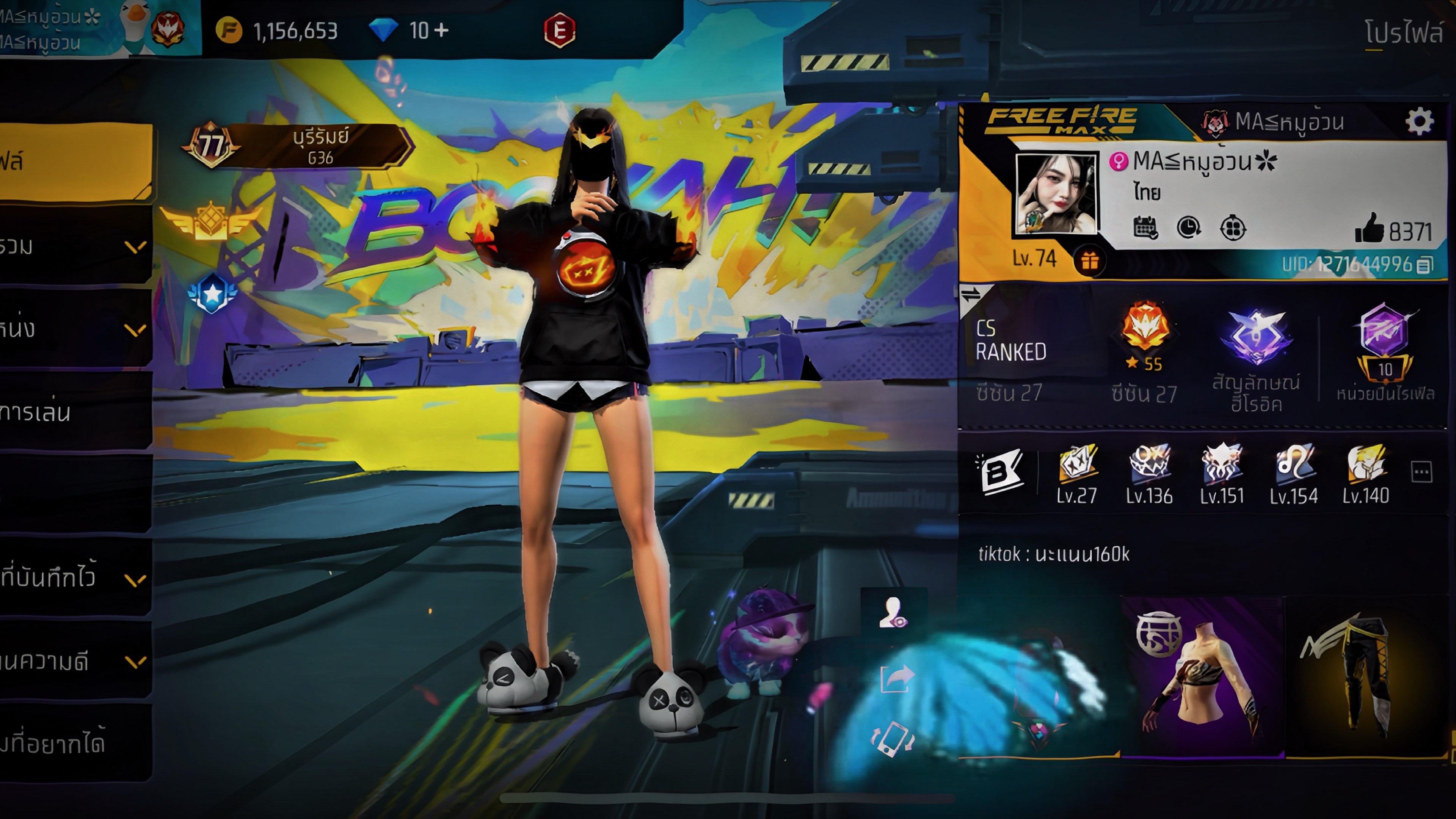Viewport: 1456px width, 819px height.
Task: Like the profile with thumbs-up
Action: pyautogui.click(x=1369, y=229)
